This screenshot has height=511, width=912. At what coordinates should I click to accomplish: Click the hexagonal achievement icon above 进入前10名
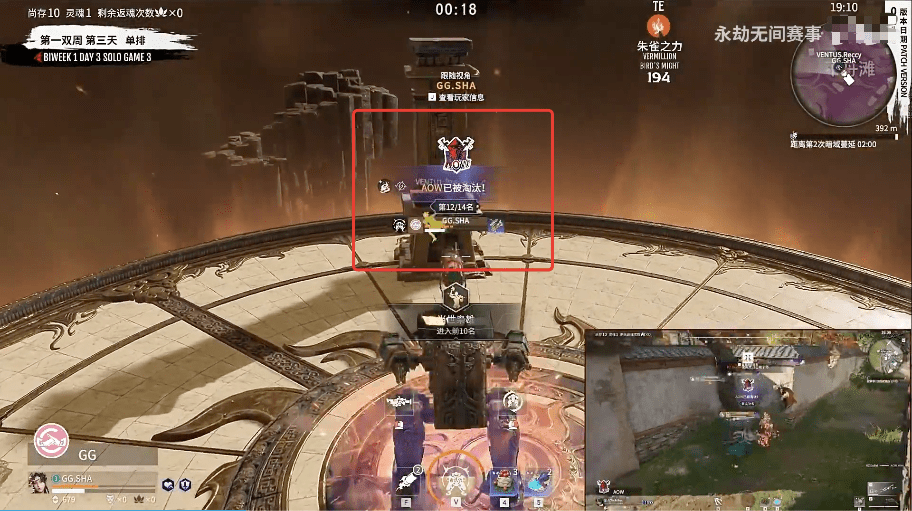[455, 296]
